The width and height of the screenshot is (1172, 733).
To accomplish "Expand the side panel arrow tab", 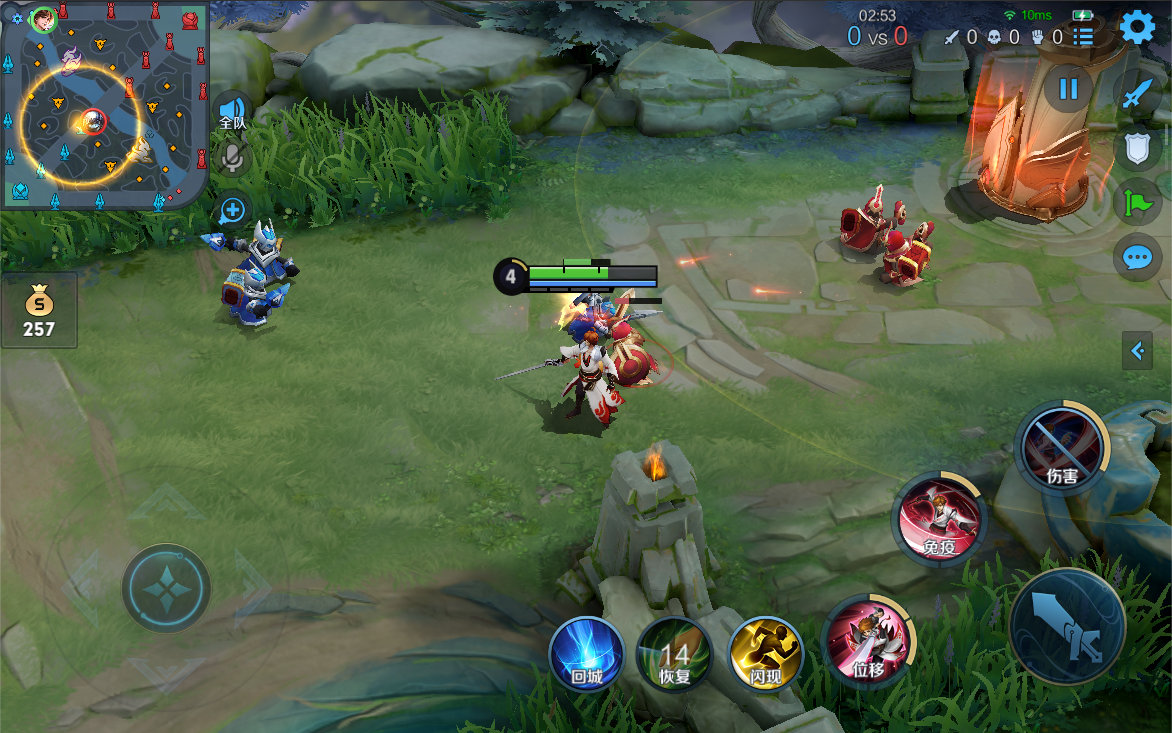I will (1137, 350).
